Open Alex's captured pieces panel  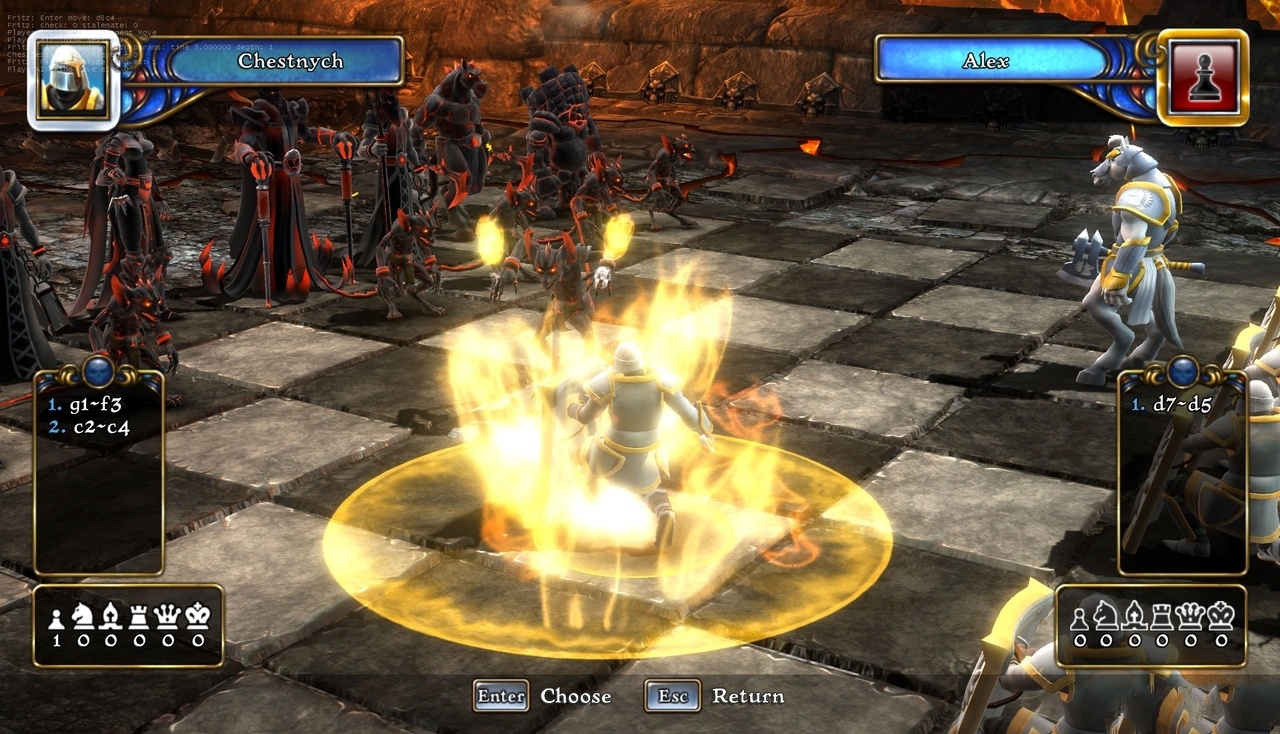point(1151,626)
